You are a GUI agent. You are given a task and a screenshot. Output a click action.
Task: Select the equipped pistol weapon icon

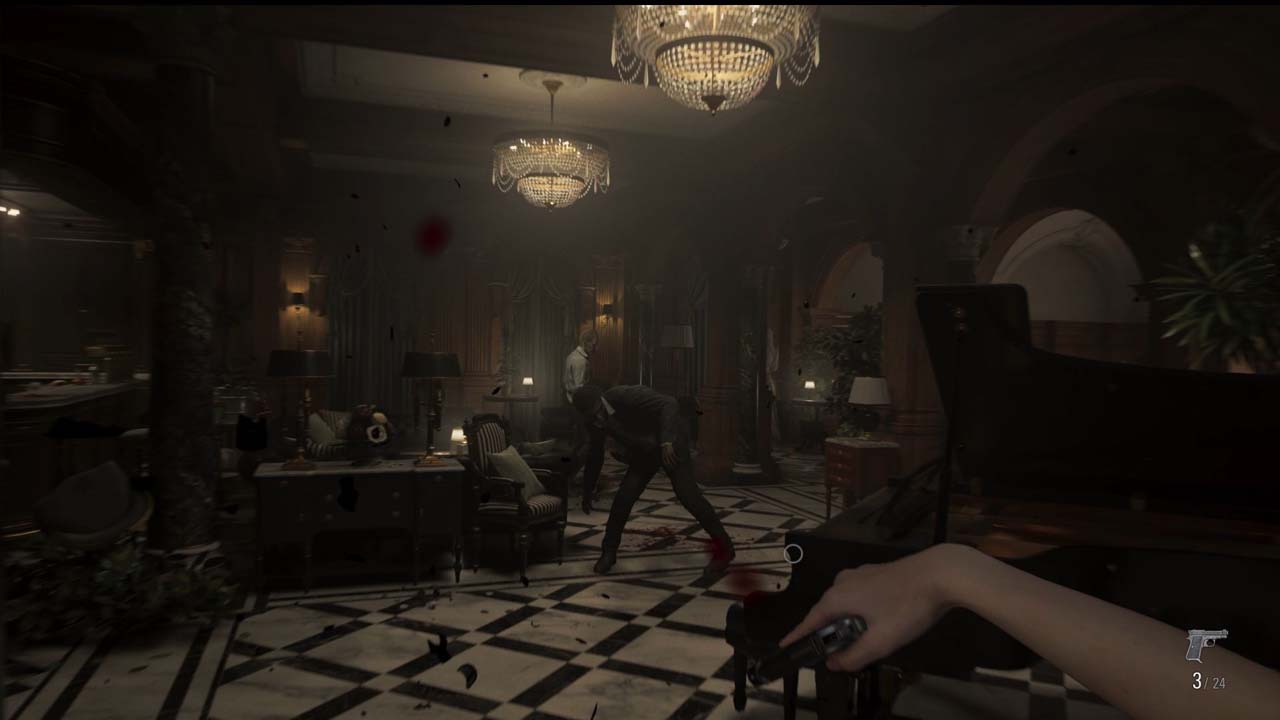tap(1206, 645)
